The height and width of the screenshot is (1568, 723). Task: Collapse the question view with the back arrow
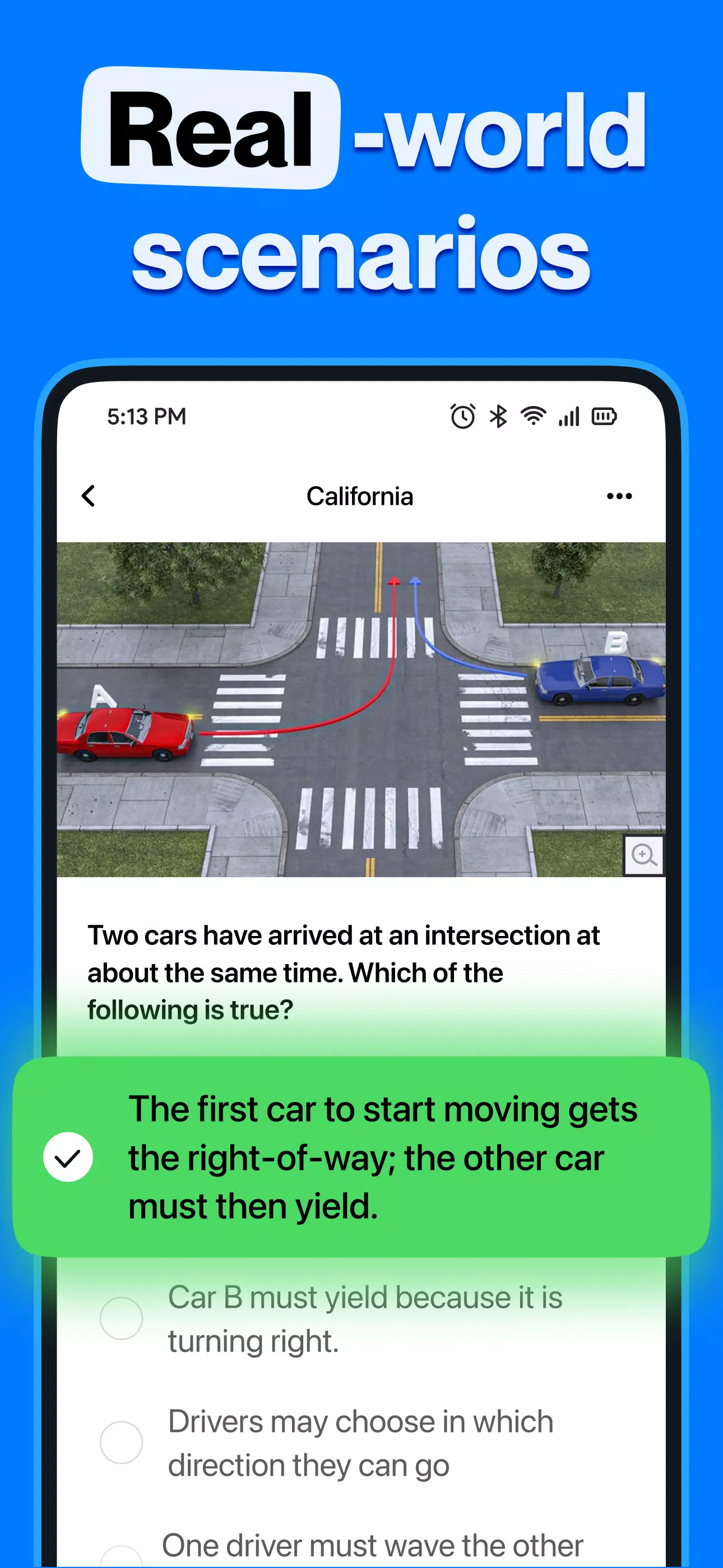click(x=89, y=496)
